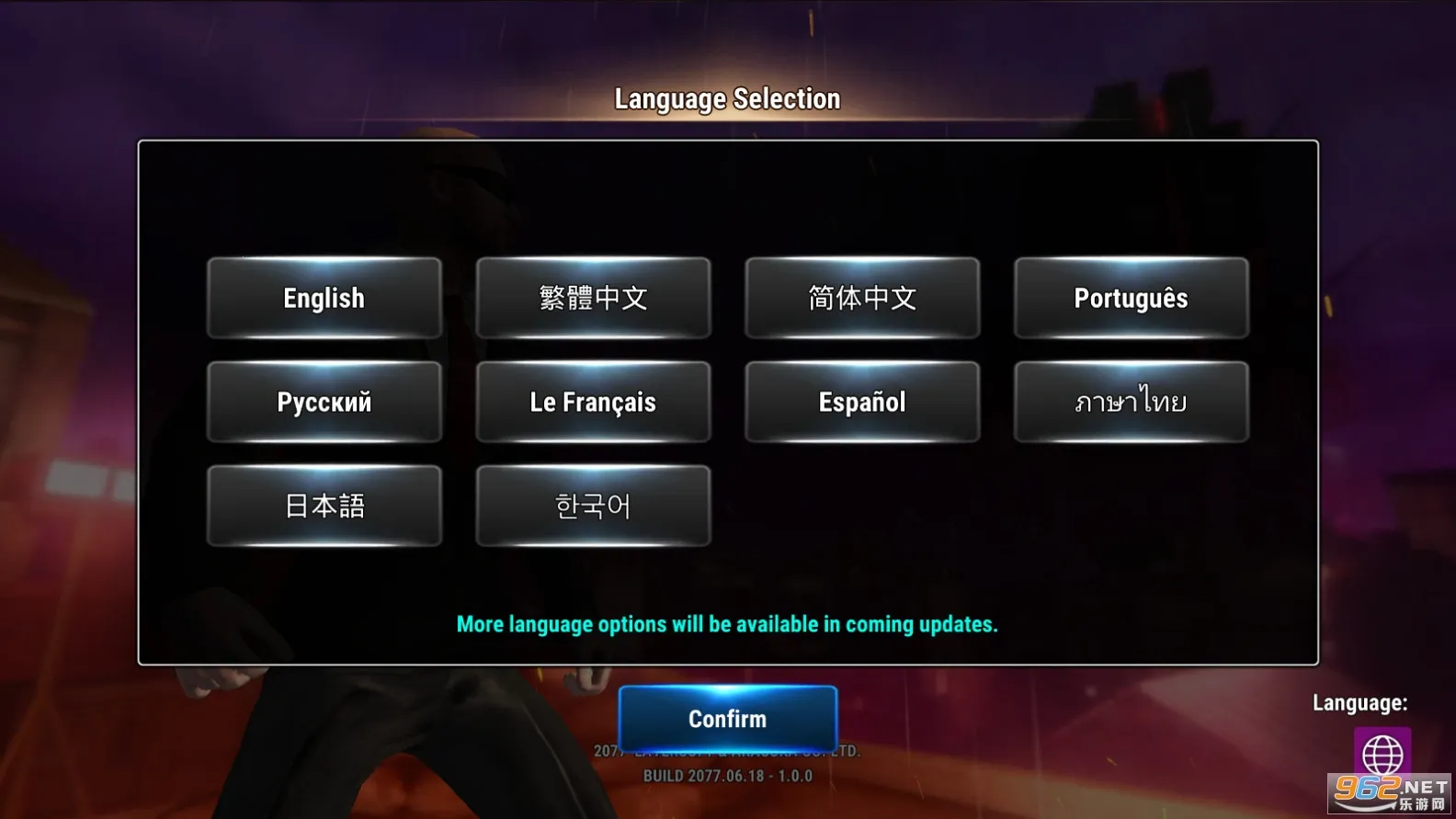Pick ภาษาไทย as the display language

click(1131, 402)
